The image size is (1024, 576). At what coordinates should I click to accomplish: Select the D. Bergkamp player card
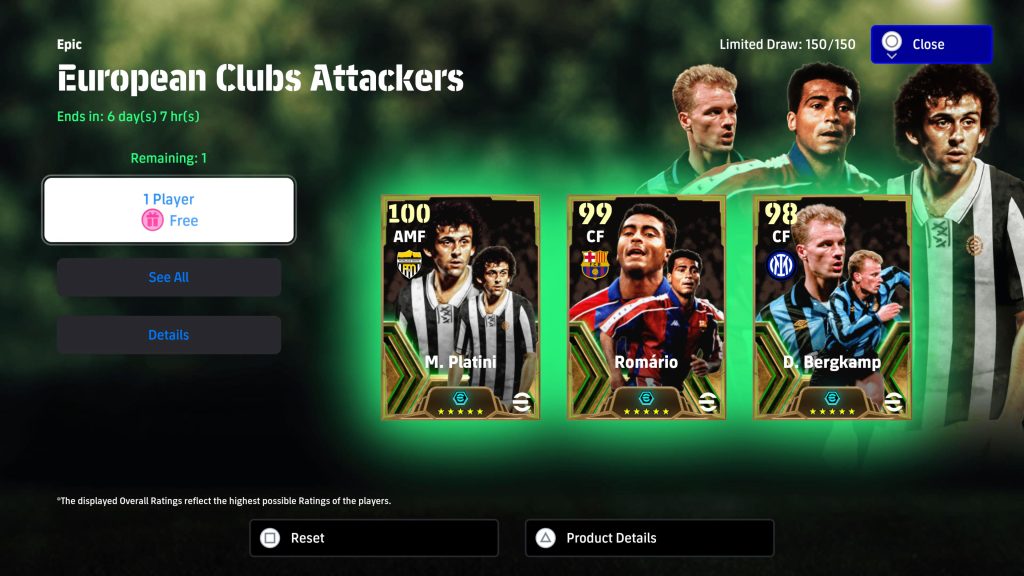tap(832, 307)
